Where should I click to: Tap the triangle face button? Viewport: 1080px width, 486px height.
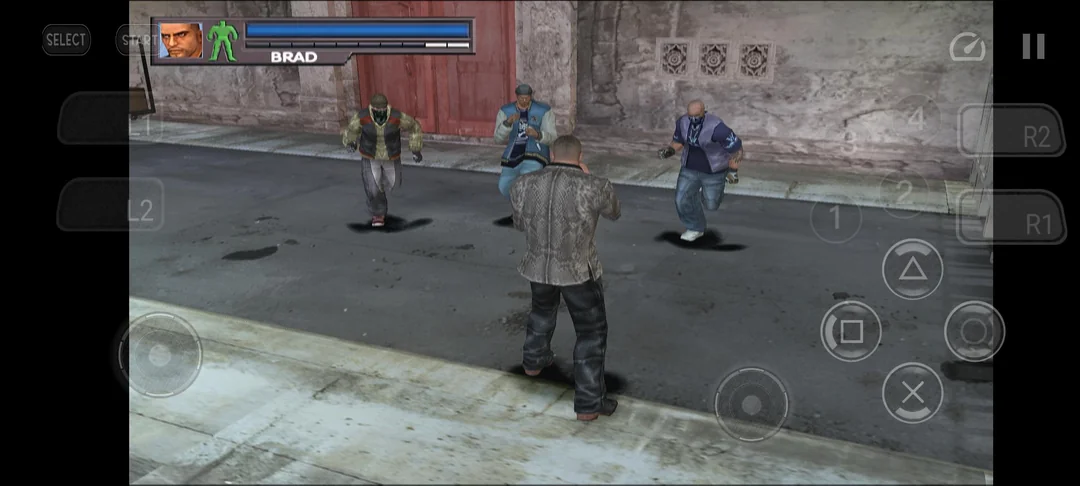(912, 269)
